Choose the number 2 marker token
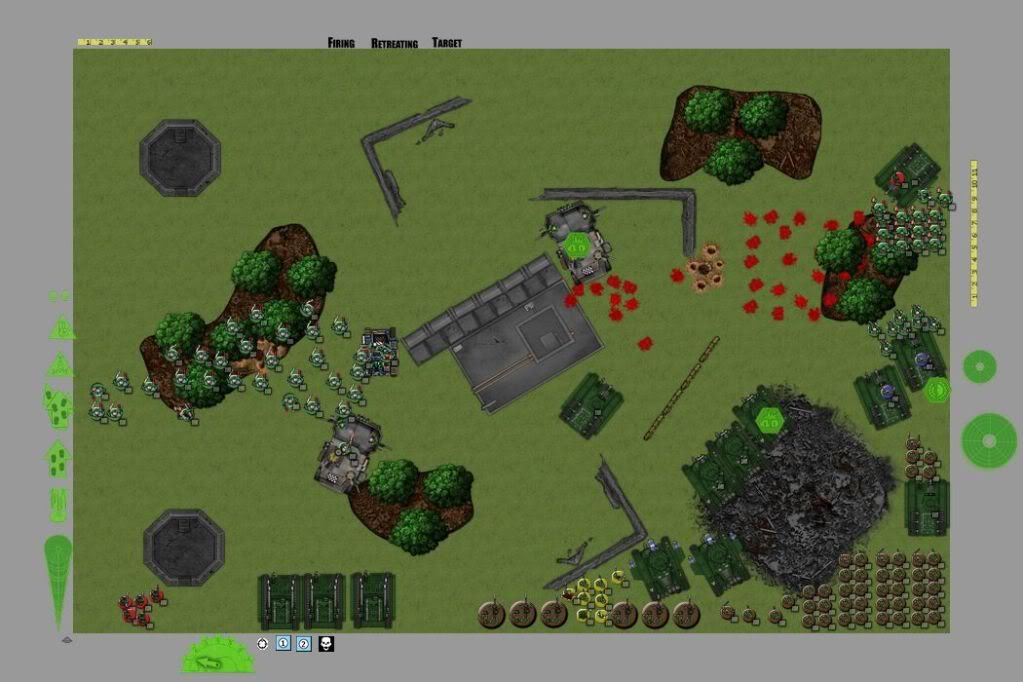 point(304,644)
